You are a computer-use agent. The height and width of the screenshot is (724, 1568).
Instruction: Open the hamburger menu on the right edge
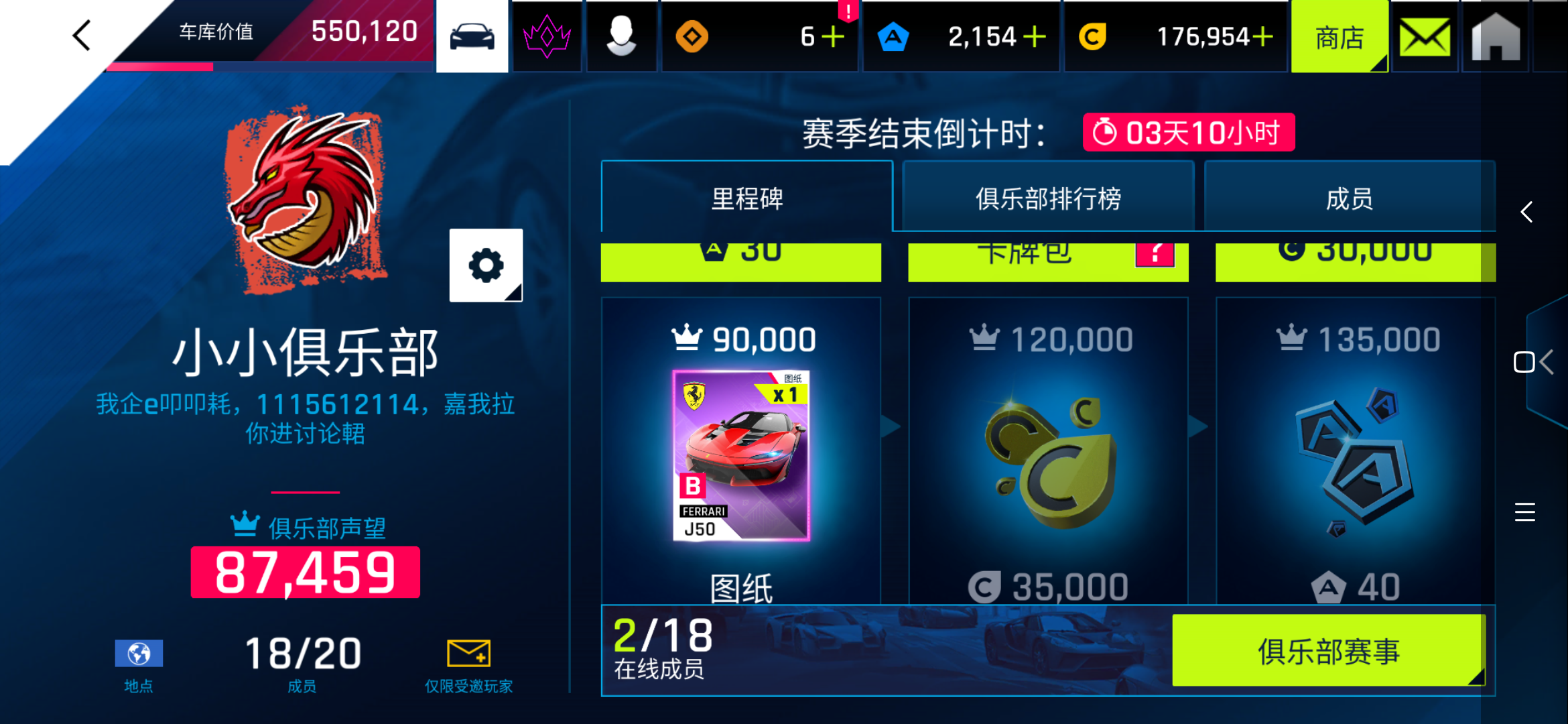point(1524,511)
